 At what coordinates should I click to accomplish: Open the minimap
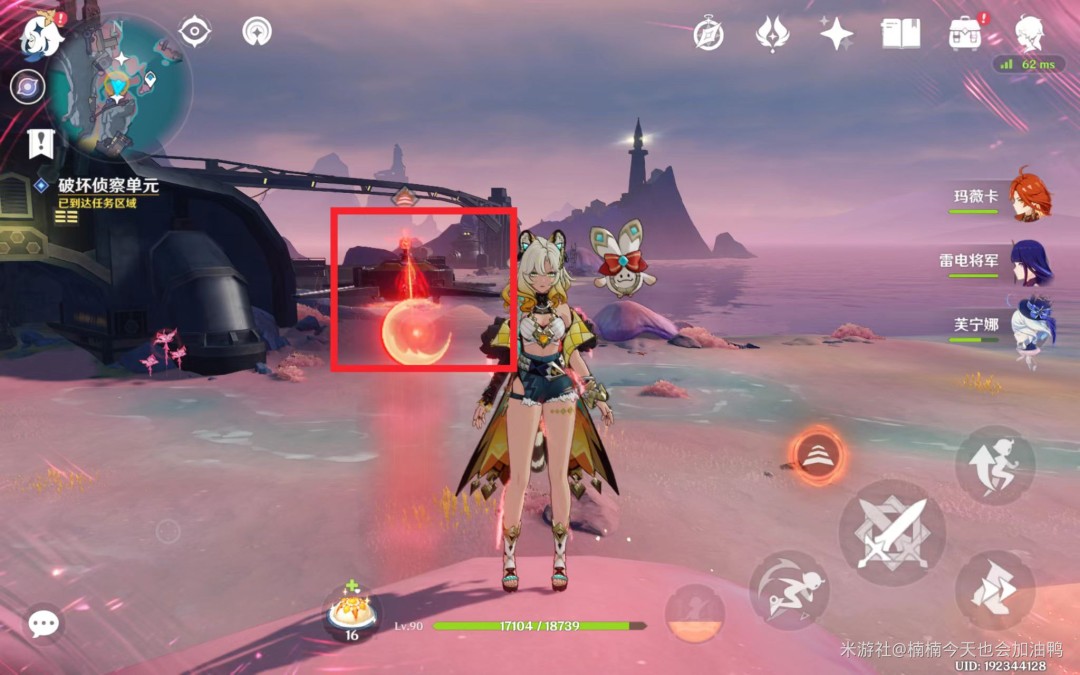point(118,86)
